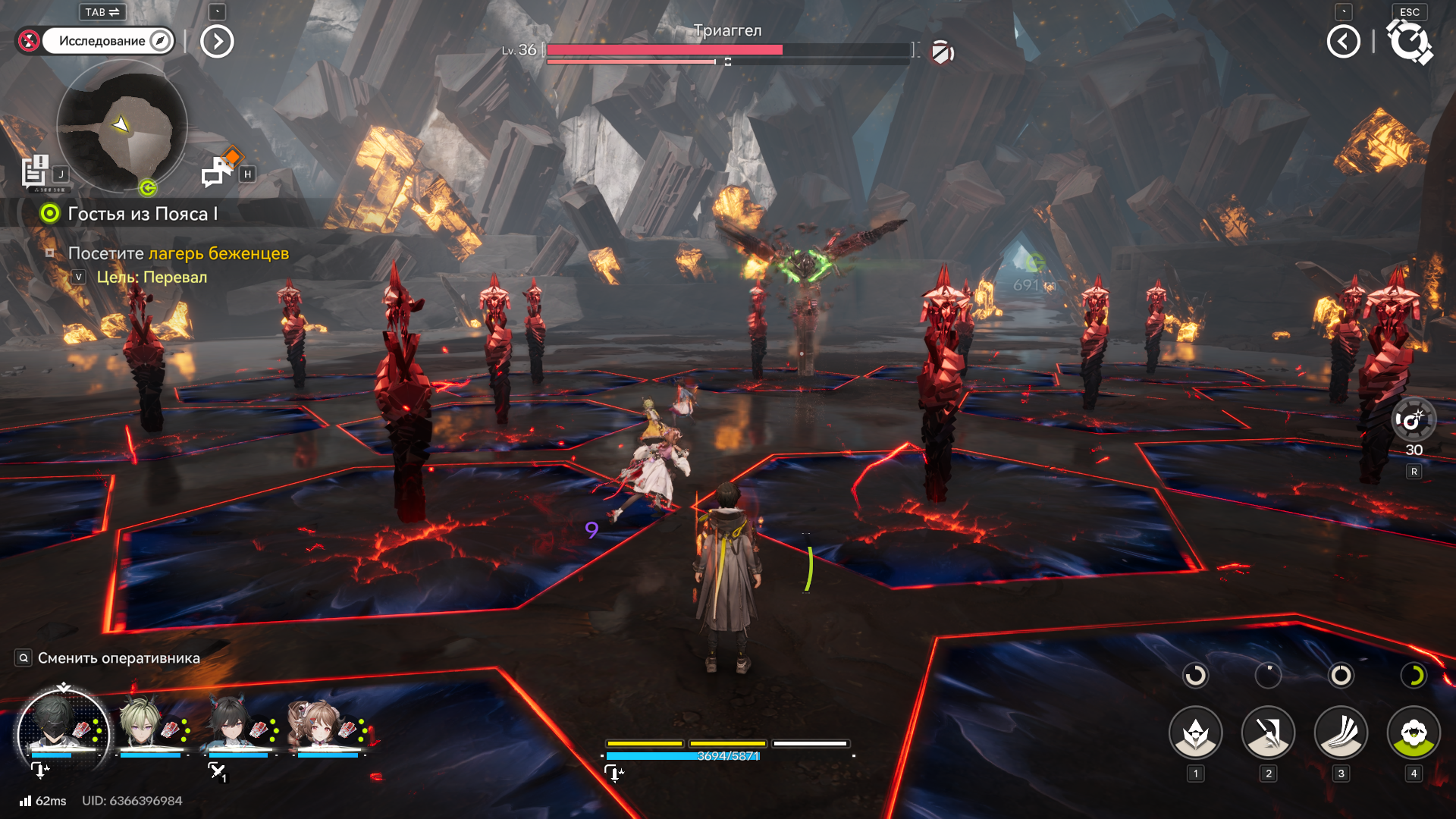This screenshot has width=1456, height=819.
Task: Activate the first combat skill icon
Action: pyautogui.click(x=1195, y=733)
